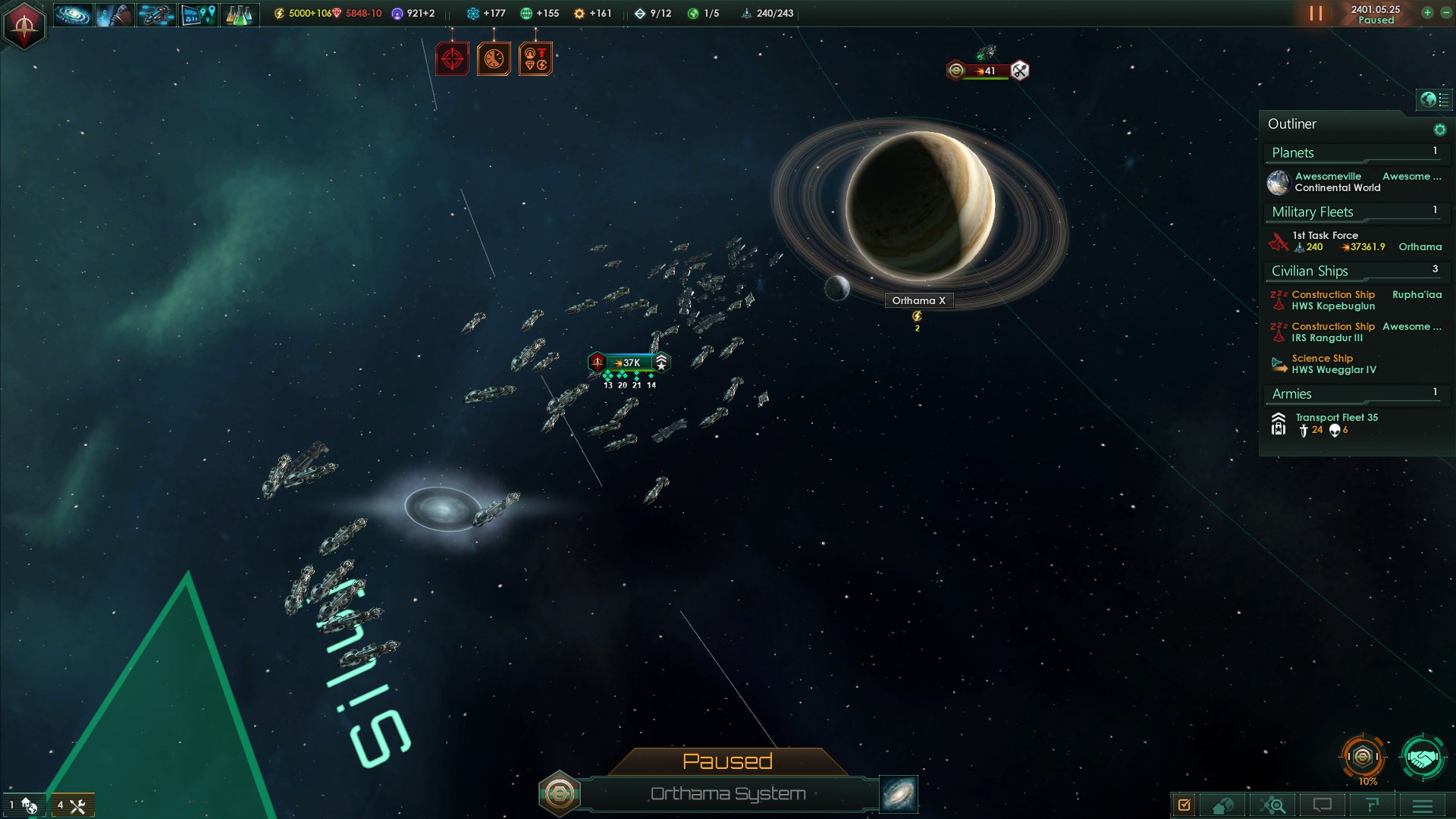Click the red crosshair alert notification
This screenshot has height=819, width=1456.
452,59
